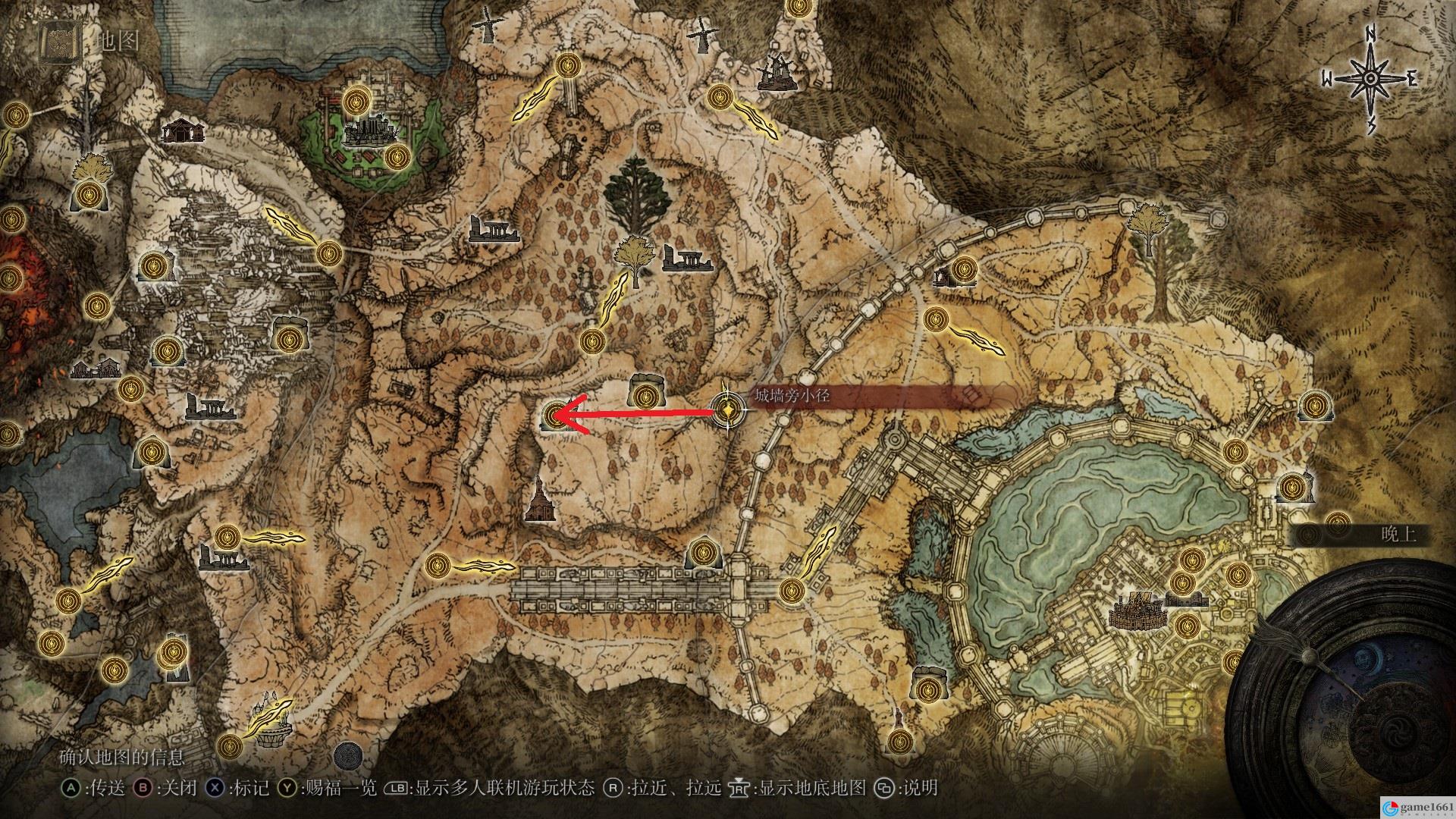This screenshot has width=1456, height=819.
Task: Select the grace at the bridge's west end
Action: pyautogui.click(x=437, y=565)
